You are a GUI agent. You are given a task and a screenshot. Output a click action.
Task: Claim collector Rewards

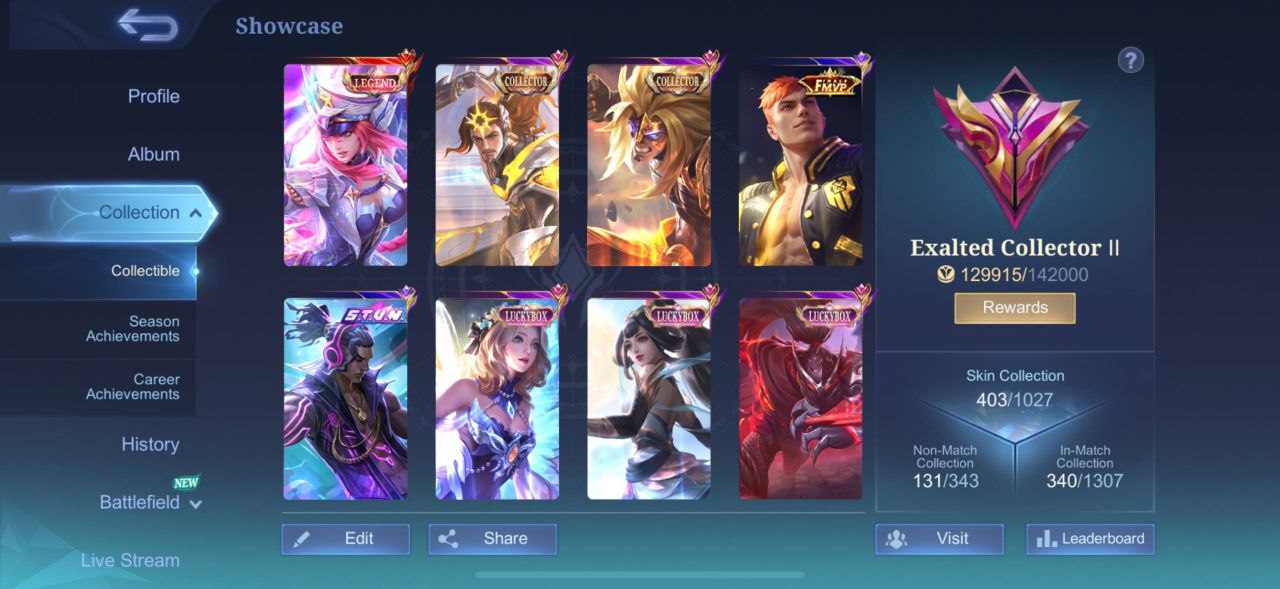[x=1014, y=308]
